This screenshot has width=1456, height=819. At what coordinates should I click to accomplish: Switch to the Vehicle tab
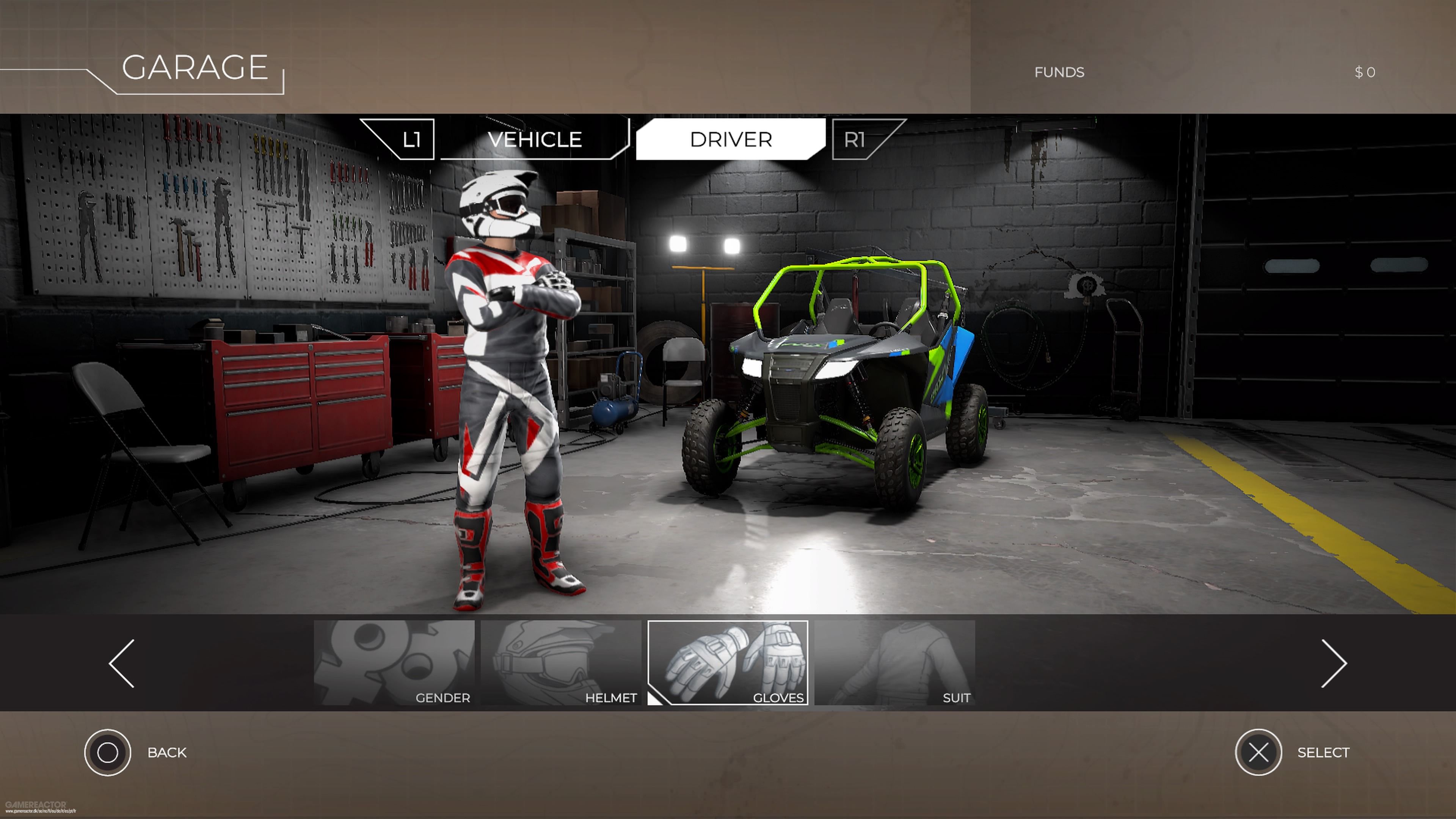pos(534,140)
